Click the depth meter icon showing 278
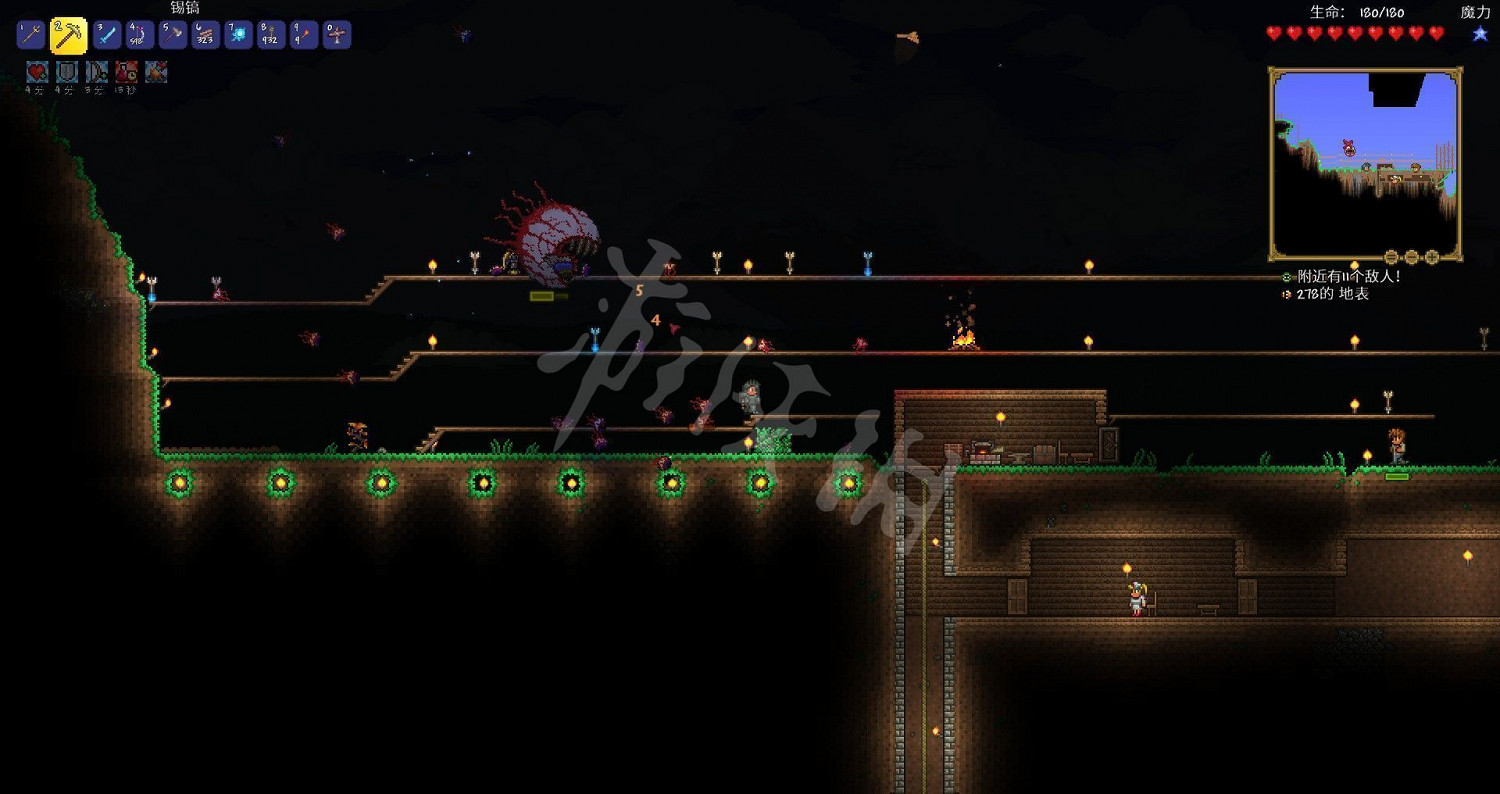This screenshot has width=1500, height=794. (x=1286, y=295)
